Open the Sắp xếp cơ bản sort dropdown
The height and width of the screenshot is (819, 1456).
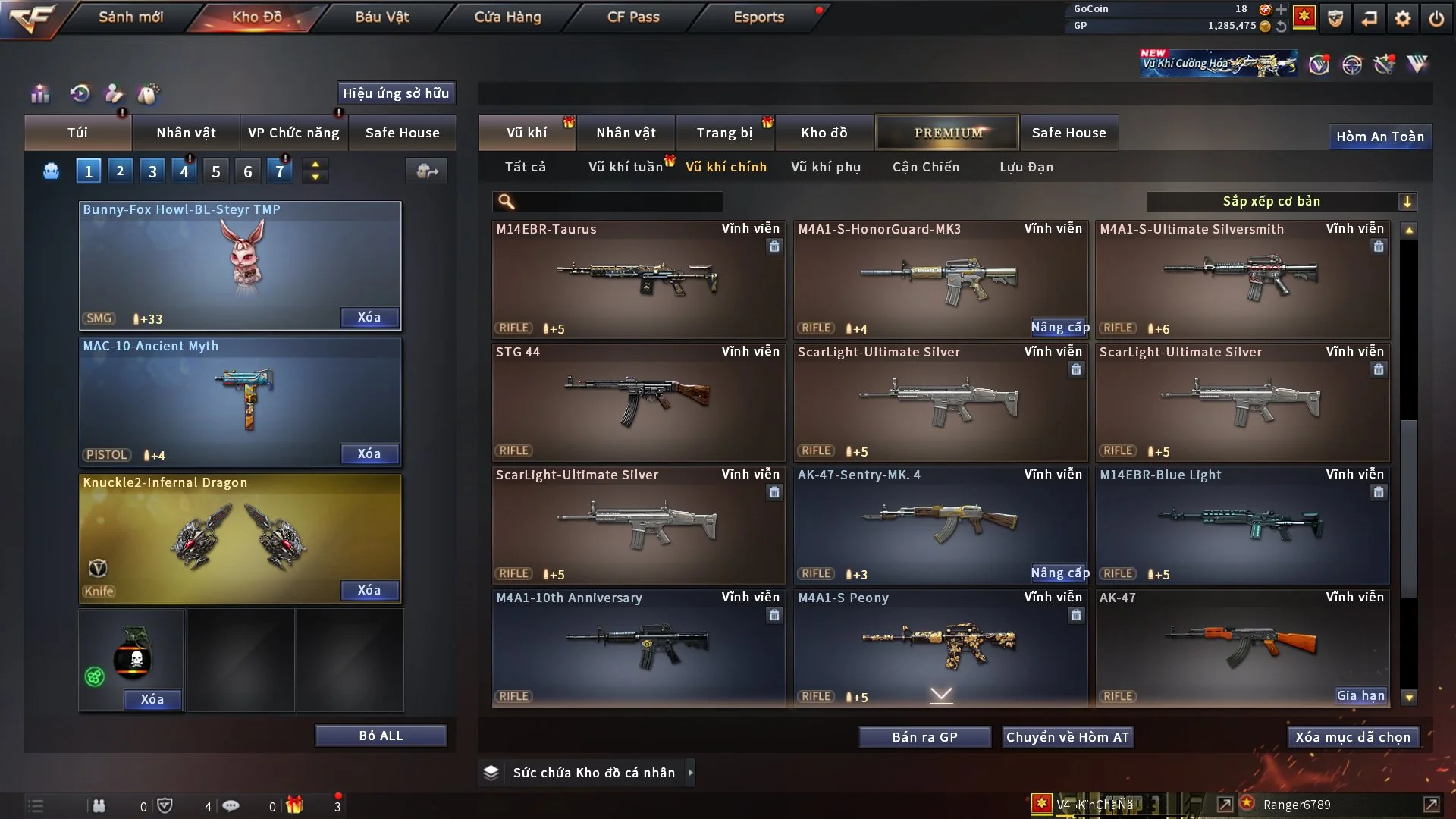tap(1281, 202)
